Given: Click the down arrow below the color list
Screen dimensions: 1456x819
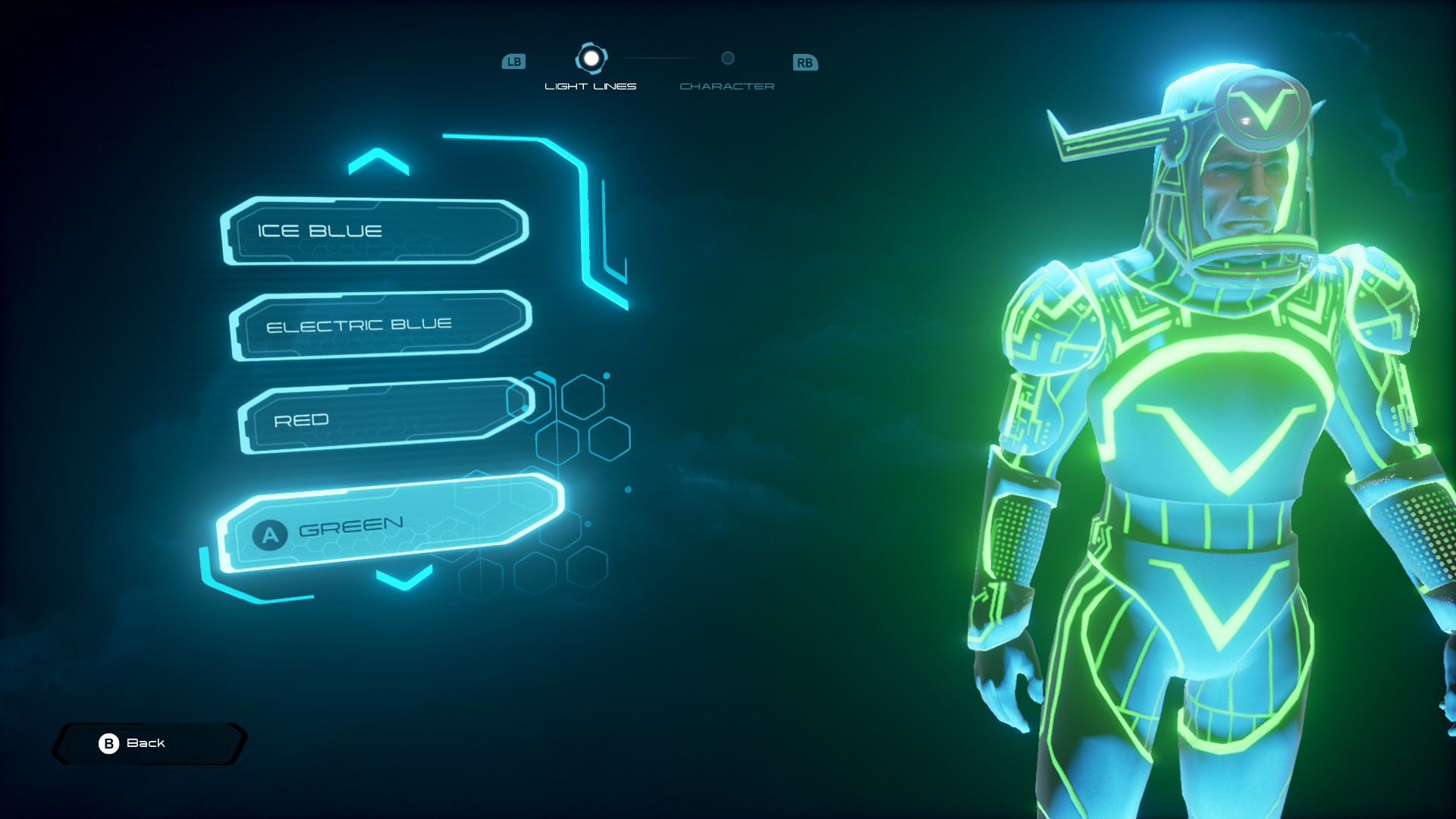Looking at the screenshot, I should 404,578.
